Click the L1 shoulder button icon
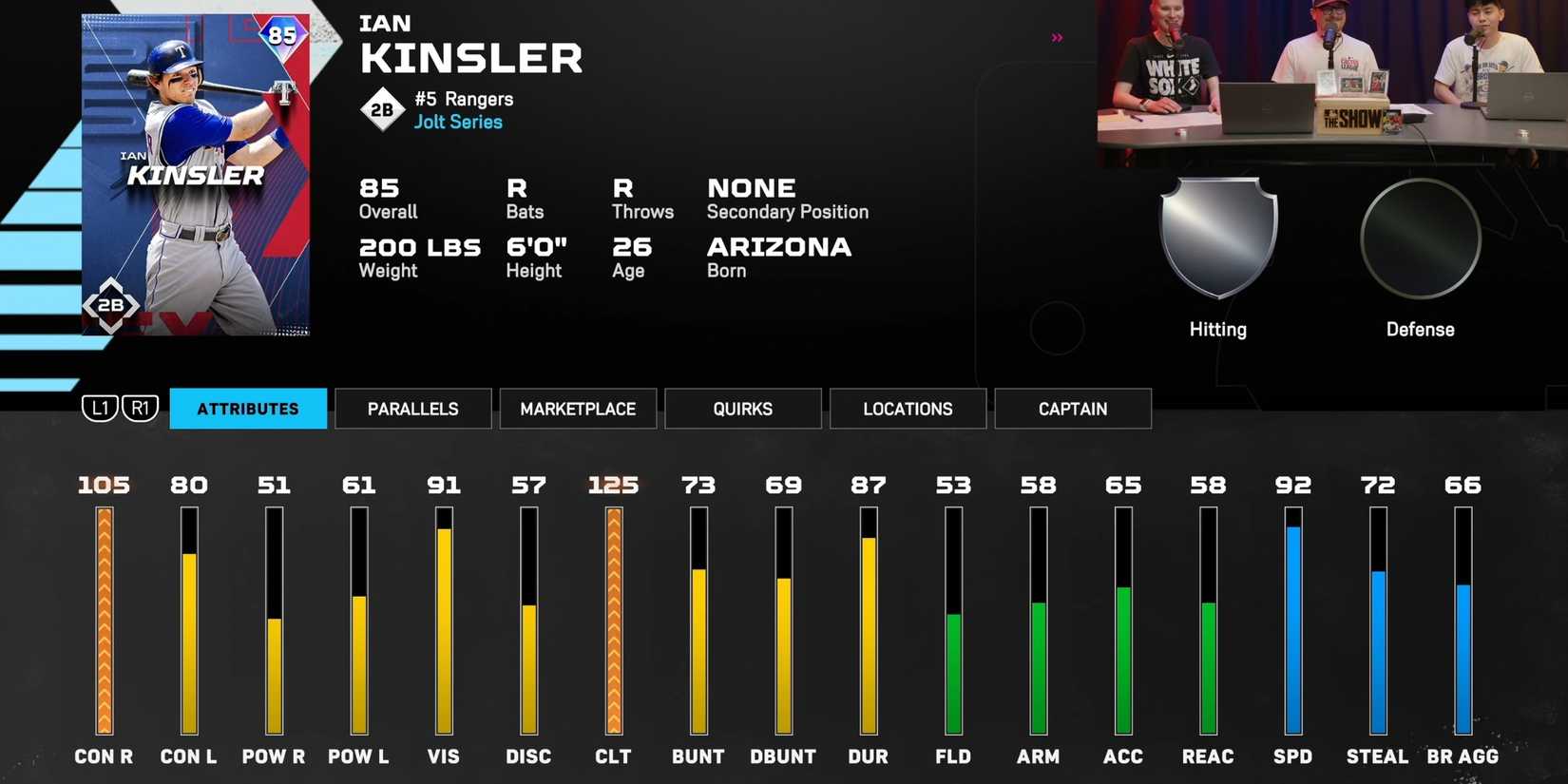1568x784 pixels. pyautogui.click(x=98, y=408)
